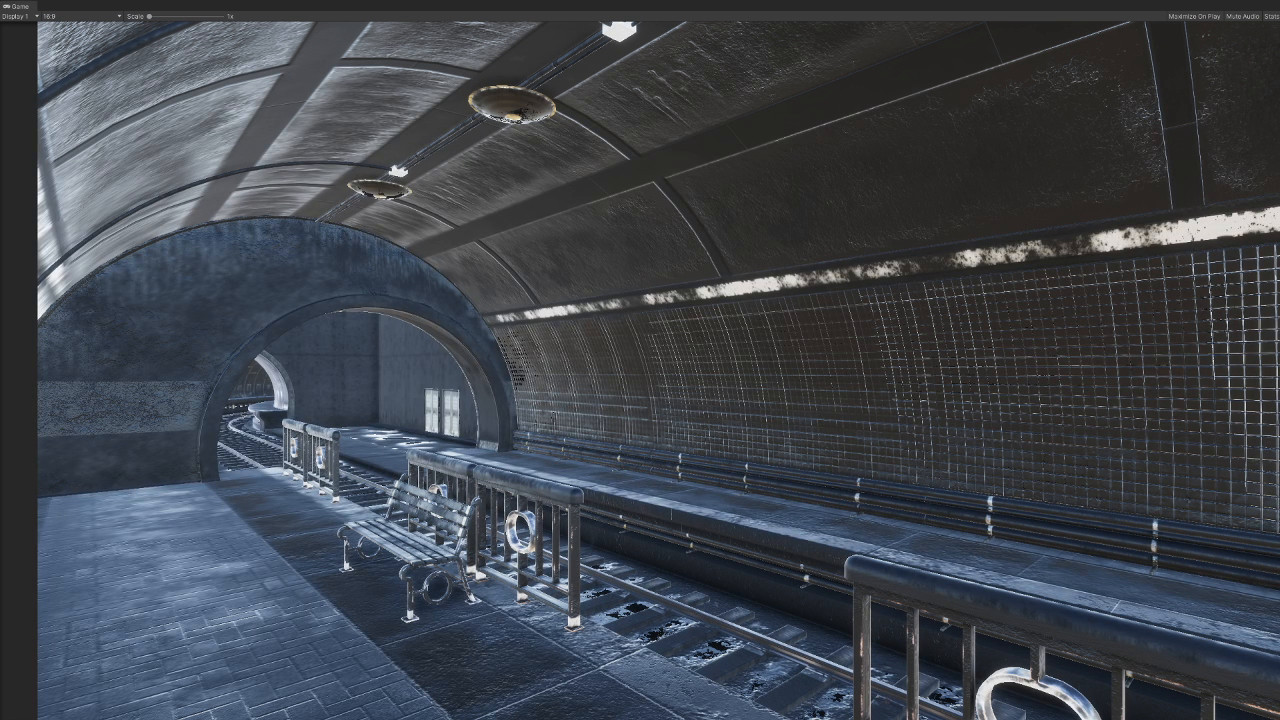
Task: Select the Game view tab
Action: pyautogui.click(x=17, y=6)
